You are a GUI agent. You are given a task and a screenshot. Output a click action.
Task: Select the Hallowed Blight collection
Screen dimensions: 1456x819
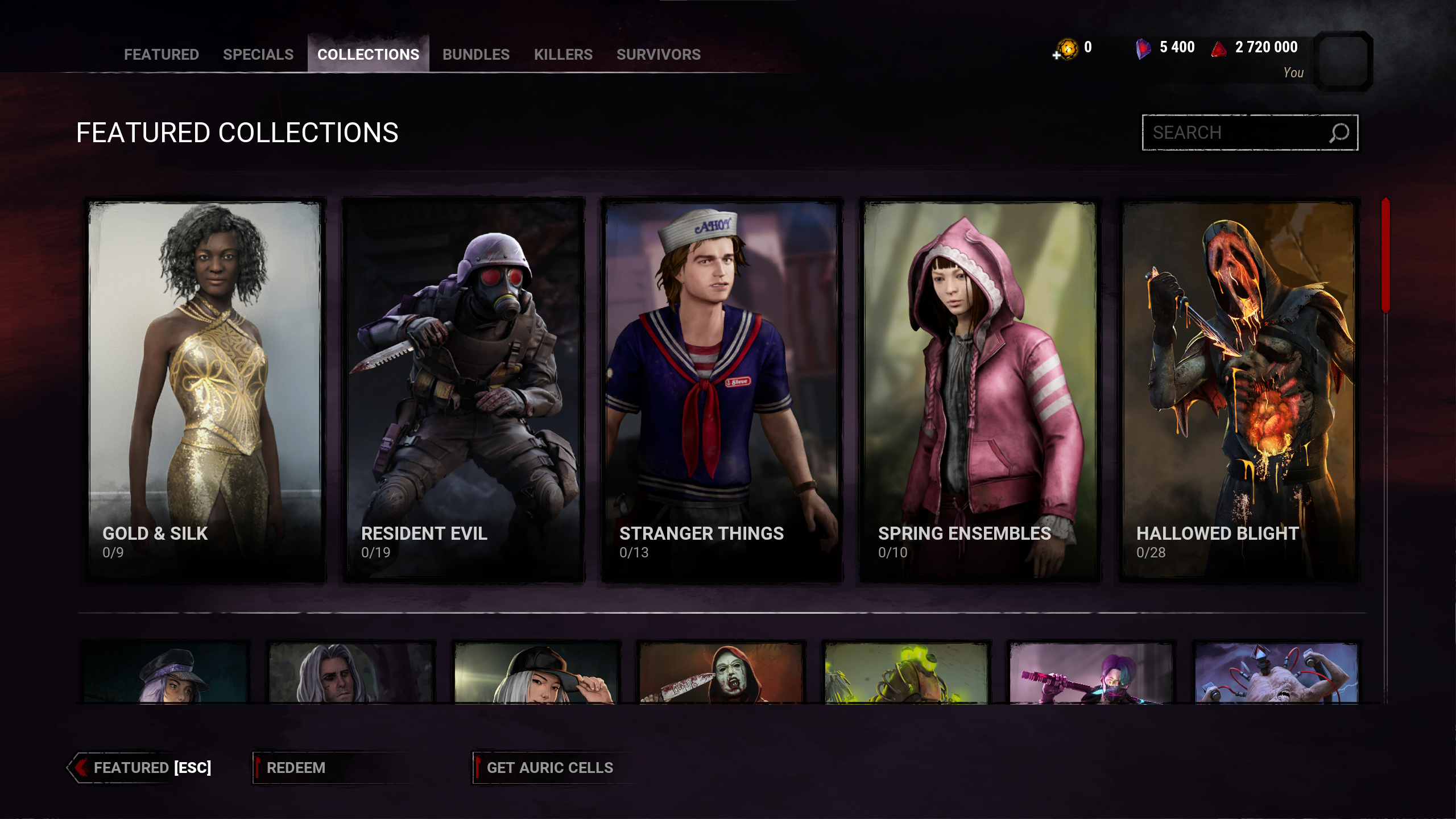tap(1239, 390)
